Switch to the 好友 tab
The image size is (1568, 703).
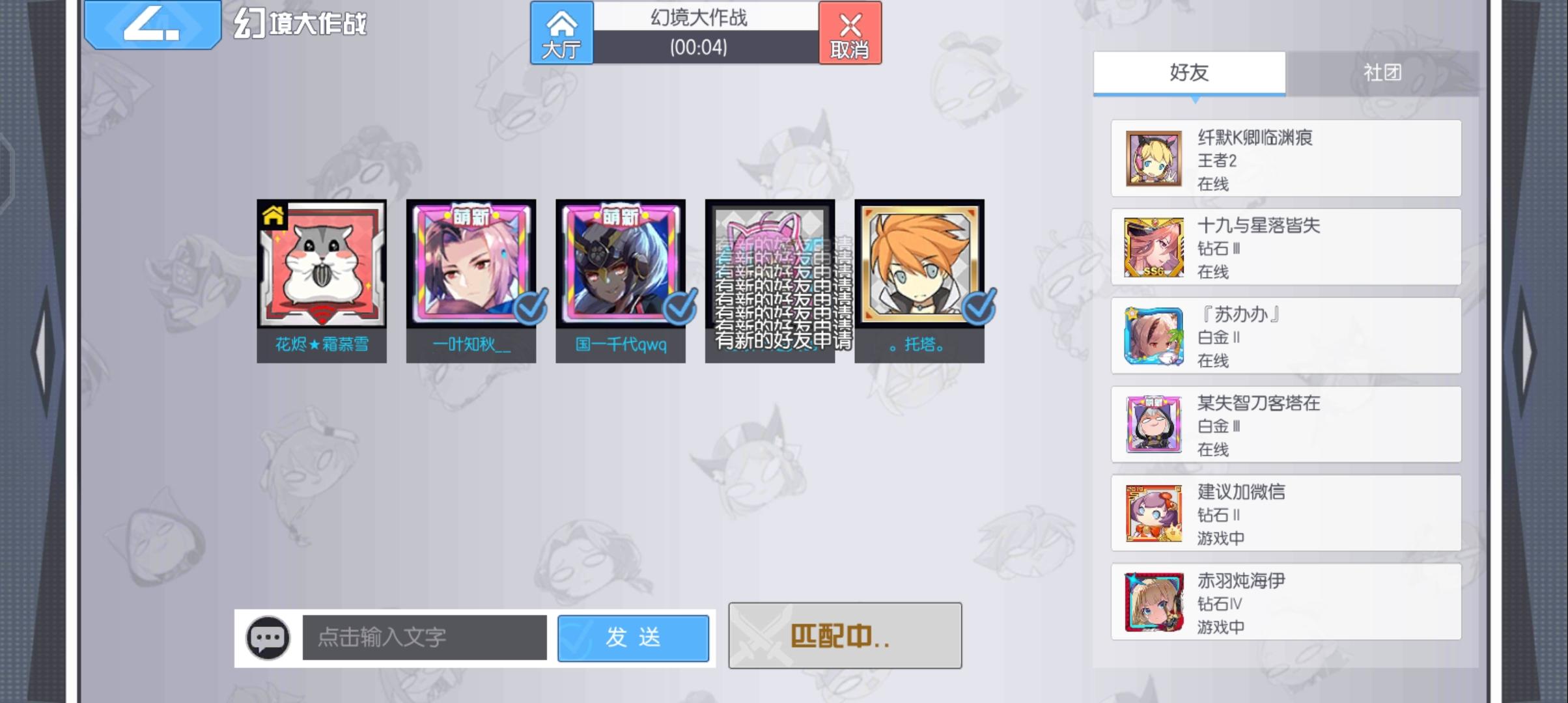(1189, 73)
